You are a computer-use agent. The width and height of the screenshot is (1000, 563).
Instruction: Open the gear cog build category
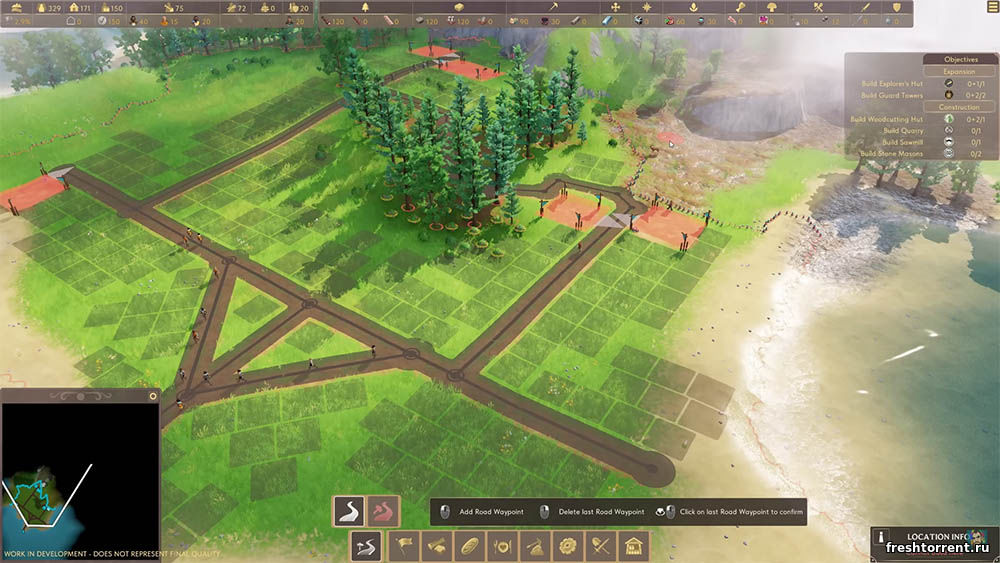point(569,546)
